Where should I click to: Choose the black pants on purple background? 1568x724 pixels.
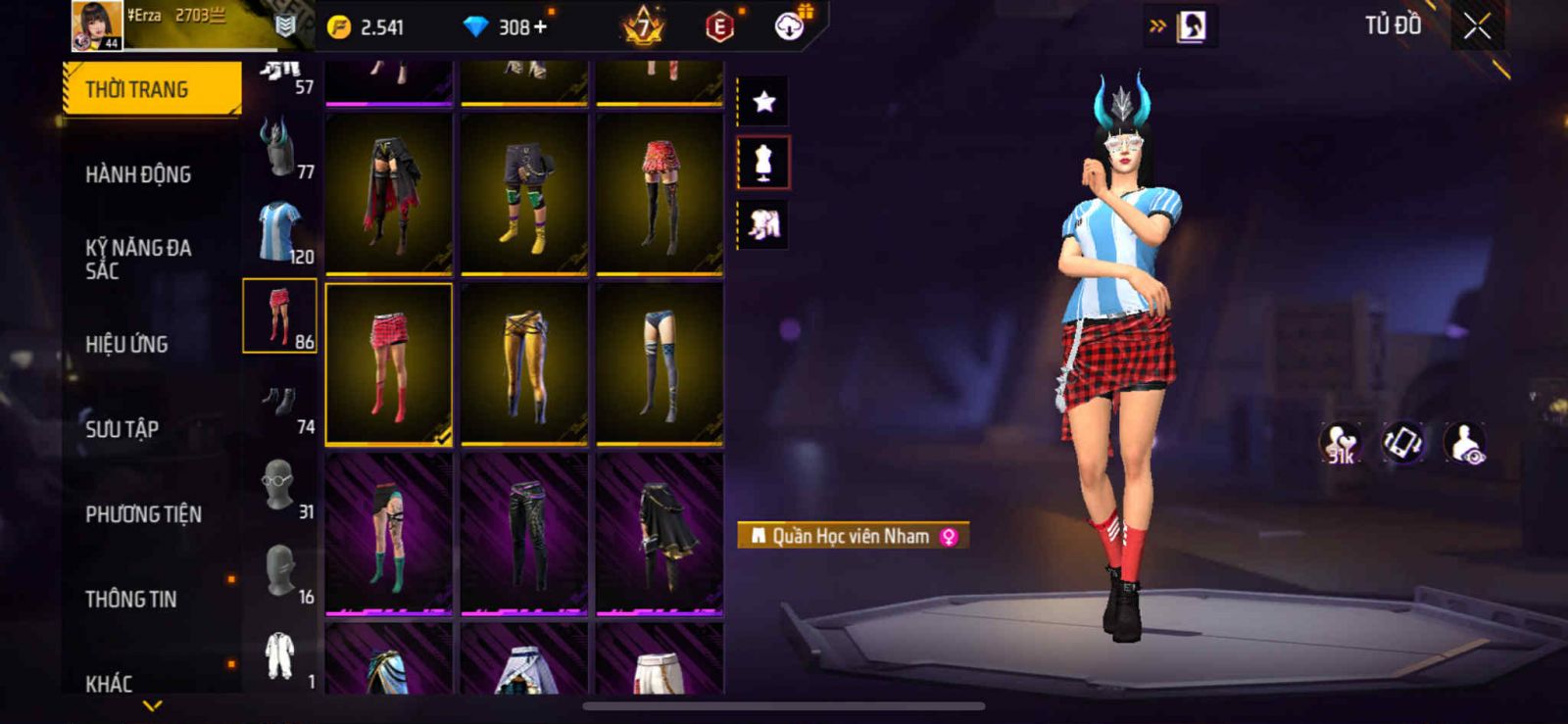(524, 533)
